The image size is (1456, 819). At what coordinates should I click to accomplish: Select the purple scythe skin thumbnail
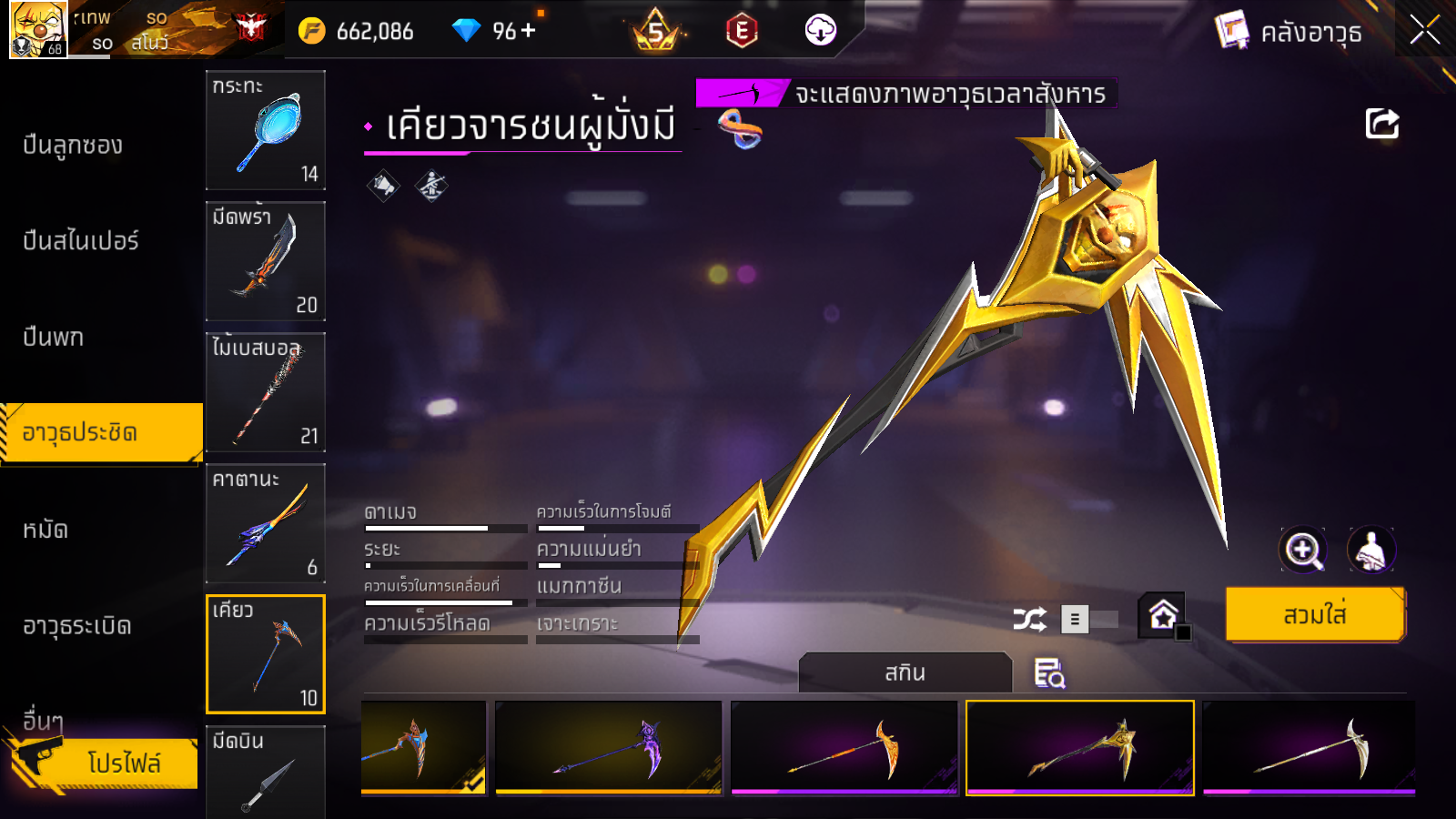[608, 748]
